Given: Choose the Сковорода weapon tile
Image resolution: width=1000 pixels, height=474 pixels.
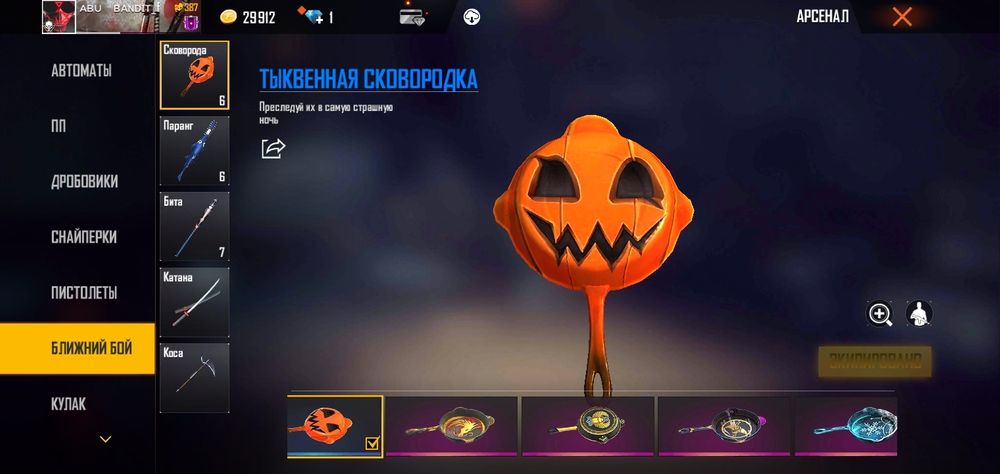Looking at the screenshot, I should (194, 75).
